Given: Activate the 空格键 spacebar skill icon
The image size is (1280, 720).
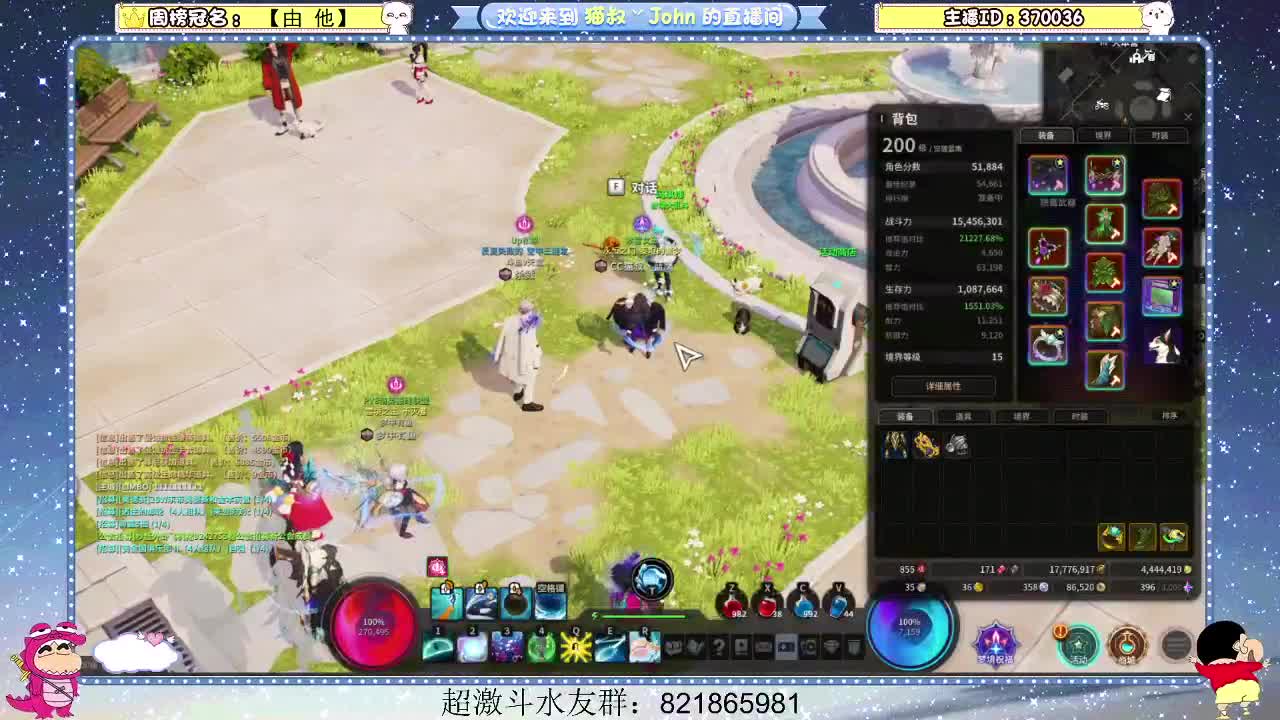Looking at the screenshot, I should click(549, 603).
